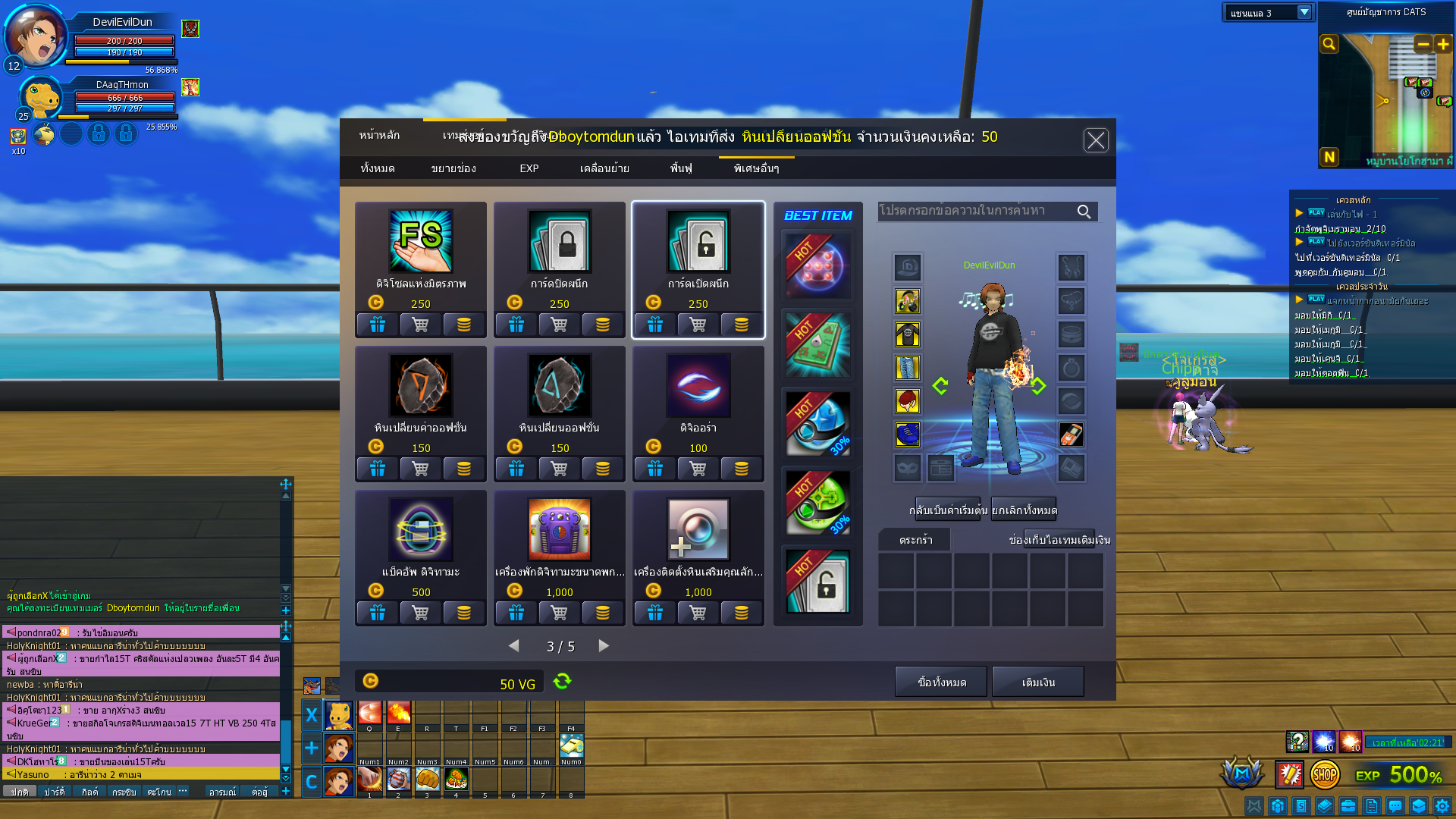Rotate character preview with left green arrow
This screenshot has height=819, width=1456.
(x=940, y=386)
